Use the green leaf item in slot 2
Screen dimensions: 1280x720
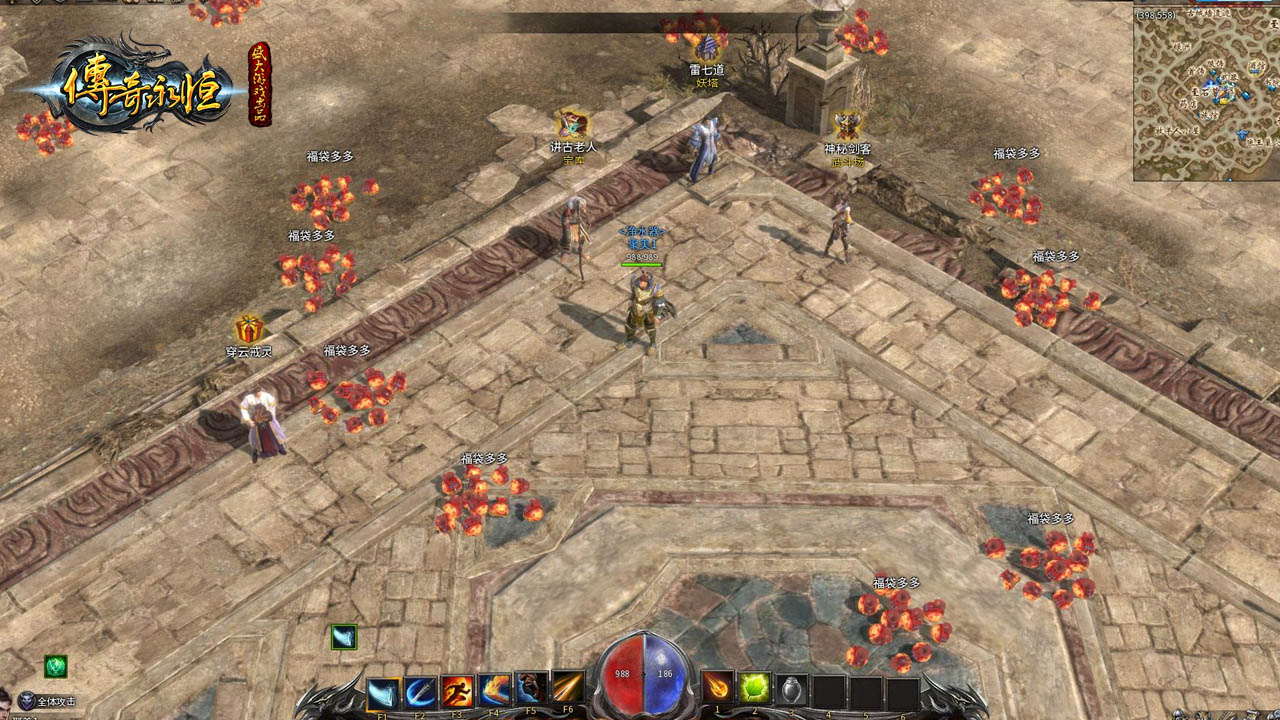754,688
